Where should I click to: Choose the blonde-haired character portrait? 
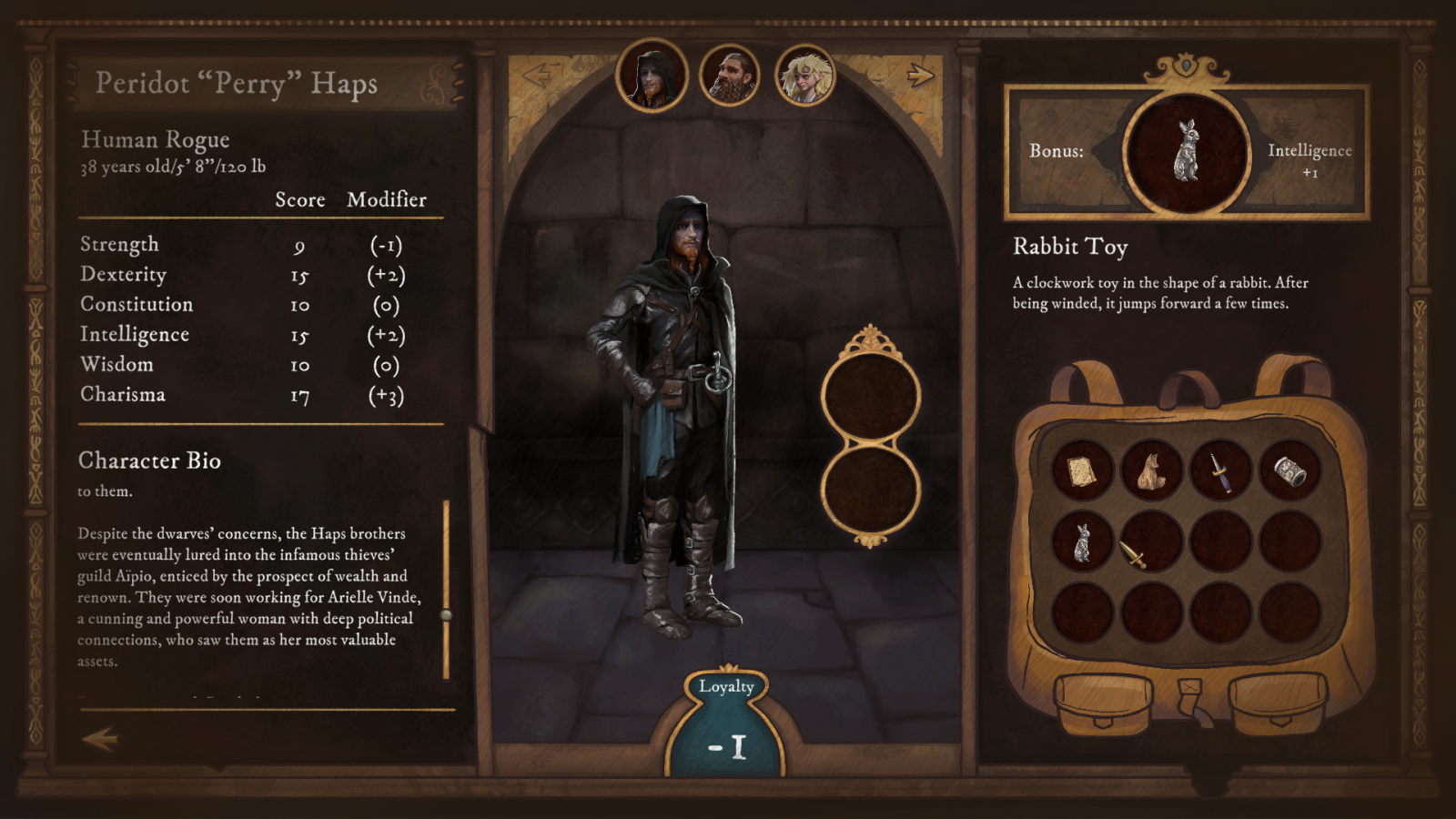tap(805, 76)
